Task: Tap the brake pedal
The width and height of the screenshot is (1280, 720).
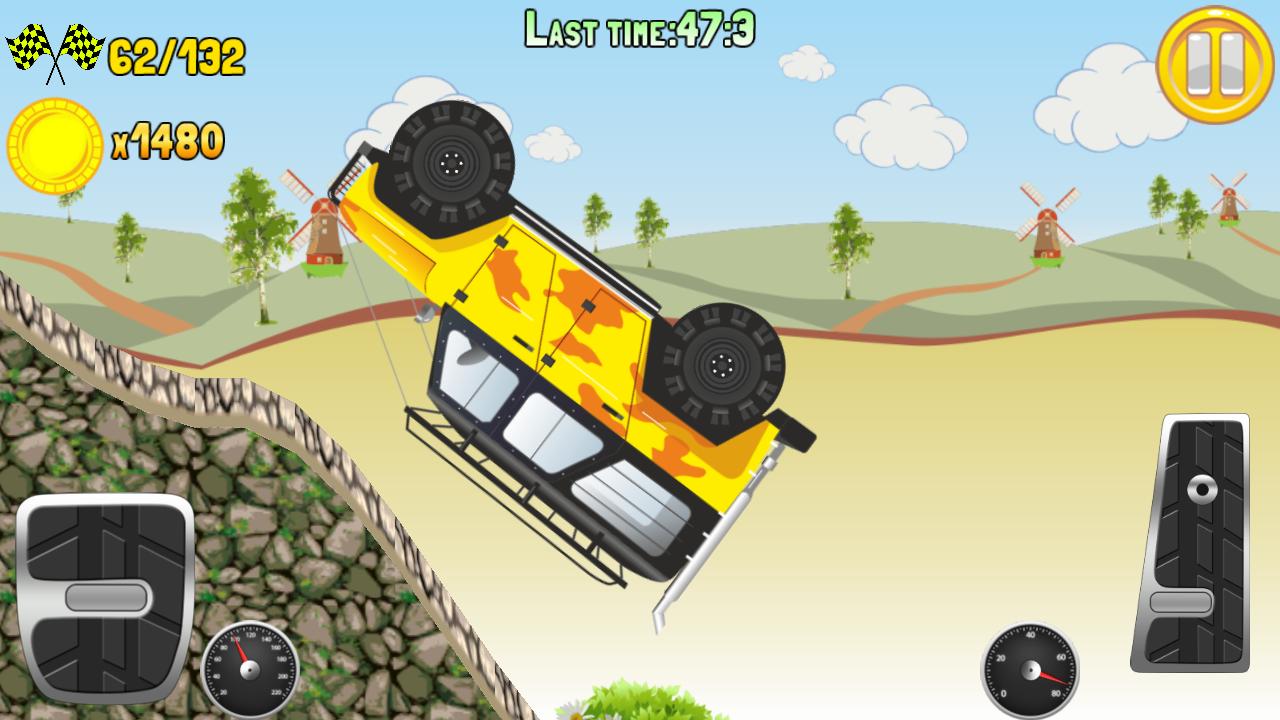Action: click(x=105, y=597)
